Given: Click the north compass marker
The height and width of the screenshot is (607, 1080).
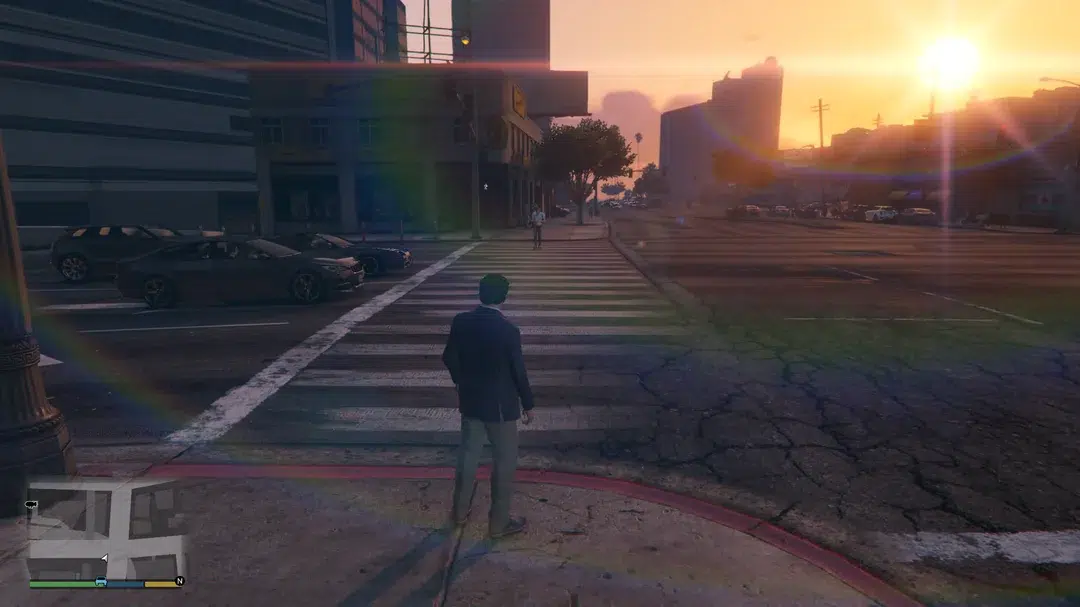Looking at the screenshot, I should [x=179, y=580].
